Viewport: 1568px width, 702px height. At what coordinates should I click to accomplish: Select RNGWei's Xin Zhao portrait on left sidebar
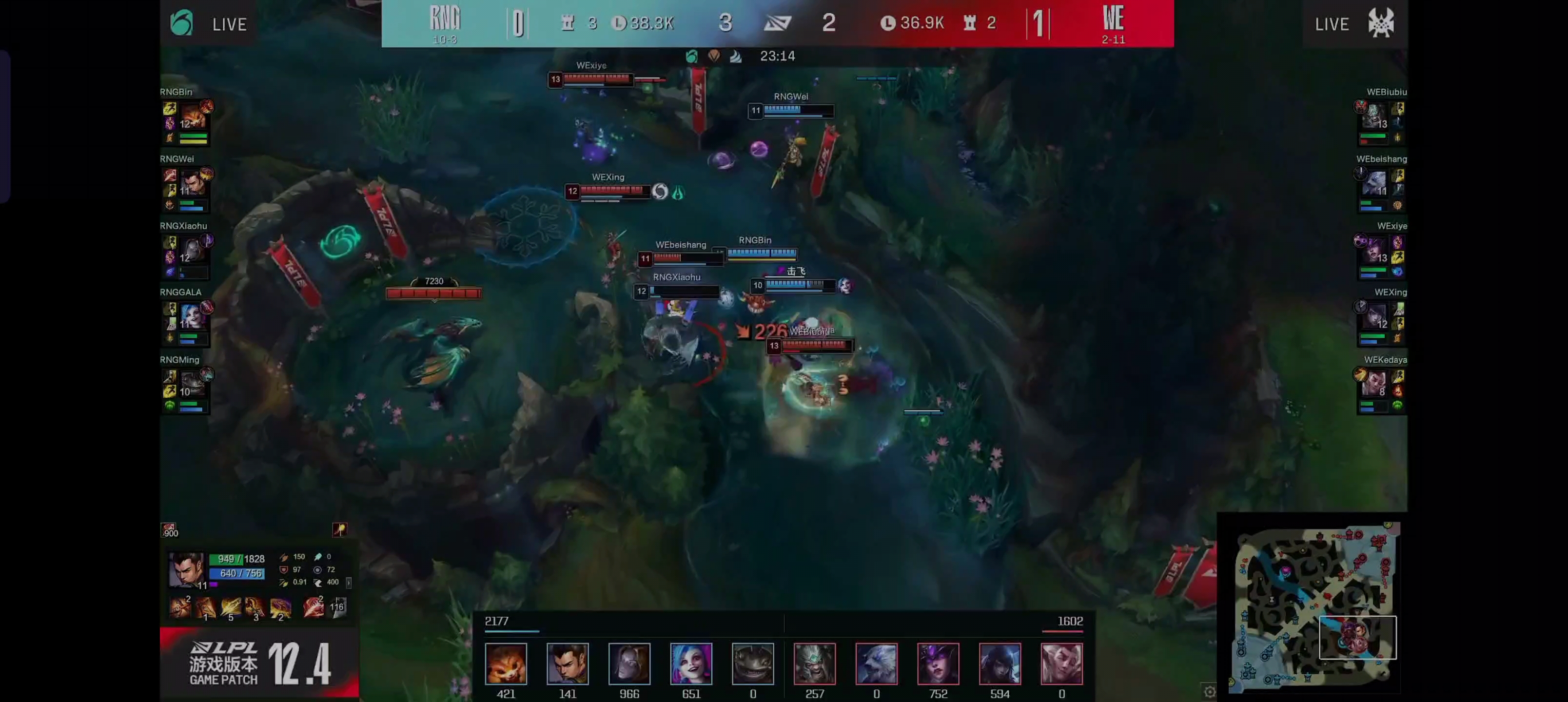click(193, 183)
